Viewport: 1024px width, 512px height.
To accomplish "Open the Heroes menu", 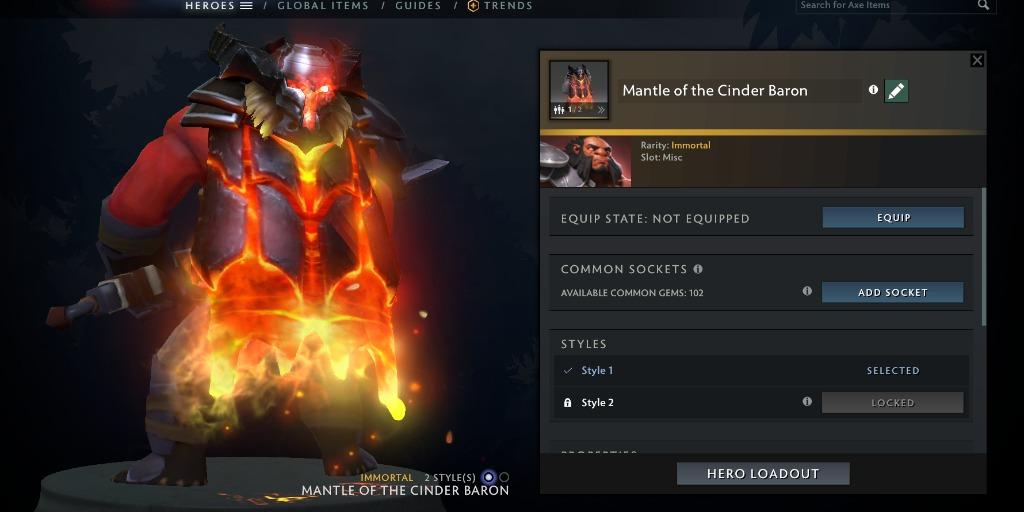I will pyautogui.click(x=218, y=6).
